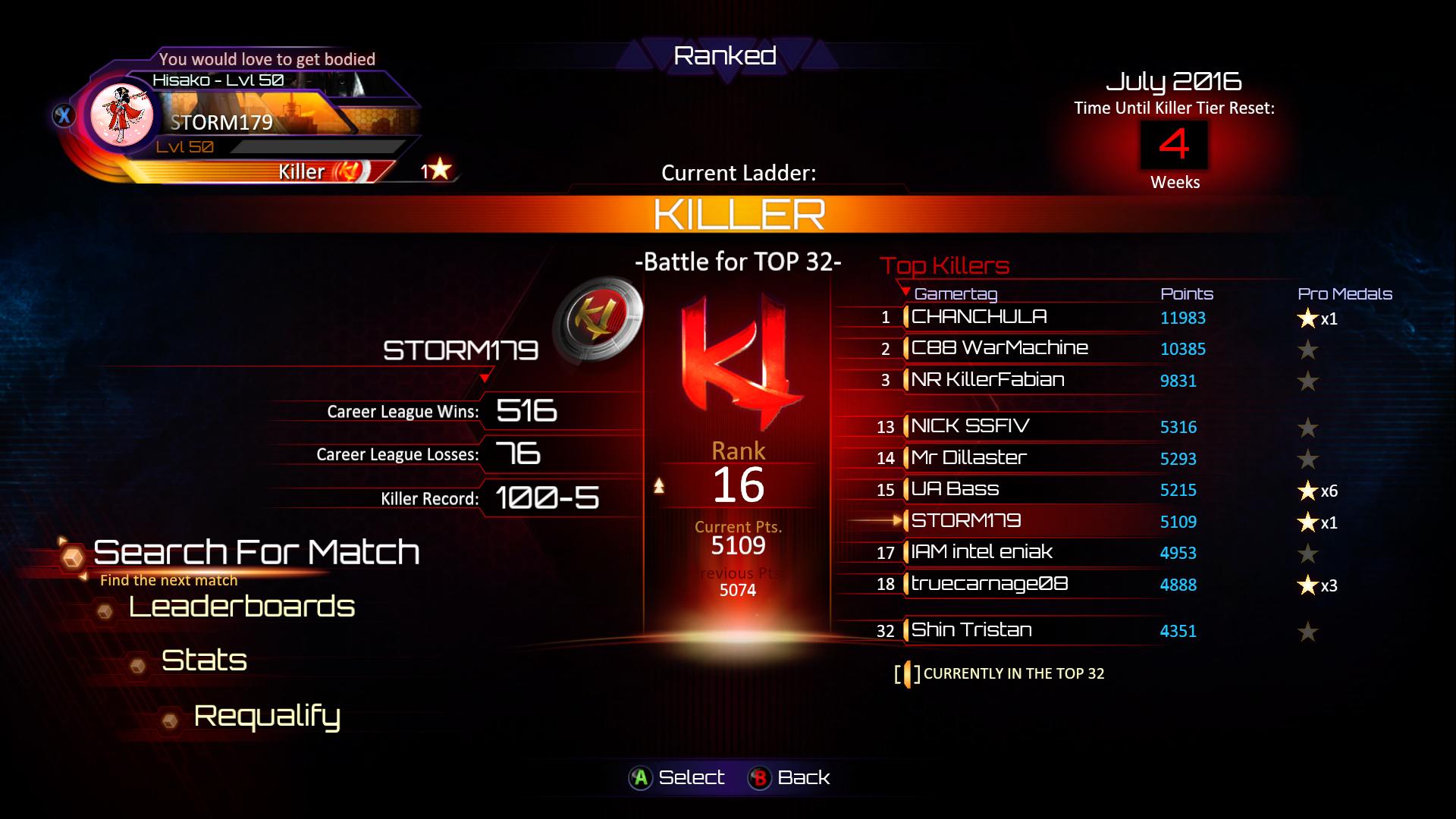Choose the Requalify option
The width and height of the screenshot is (1456, 819).
[267, 716]
